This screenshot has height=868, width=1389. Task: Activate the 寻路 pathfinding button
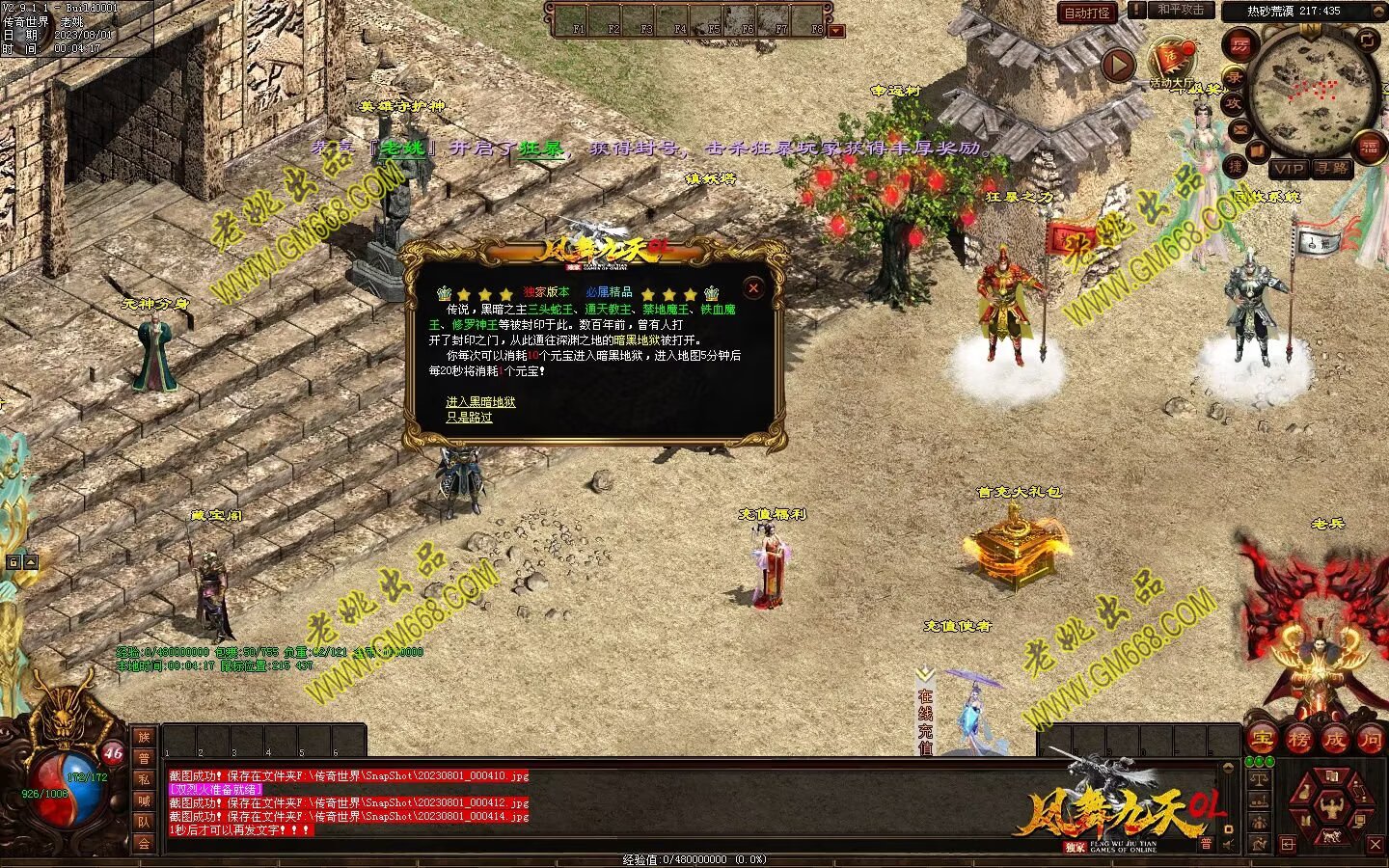[x=1332, y=168]
